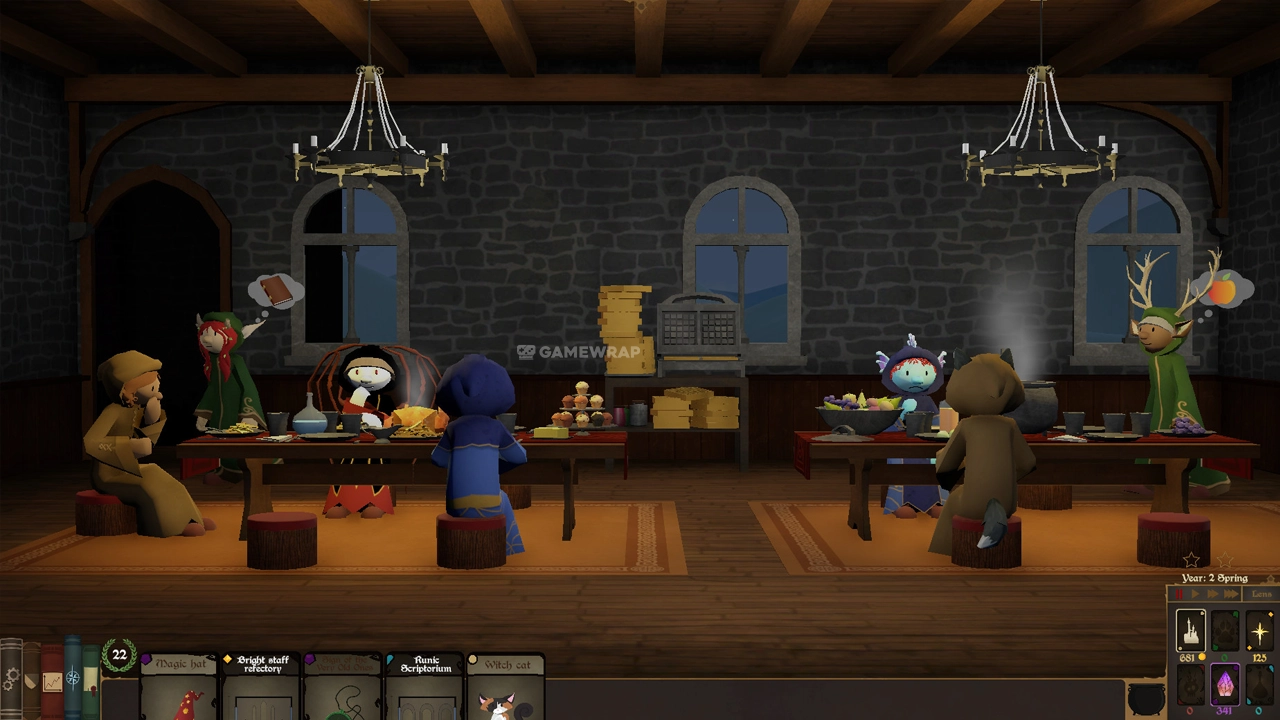
Task: Select the castle resource card
Action: tap(1190, 631)
